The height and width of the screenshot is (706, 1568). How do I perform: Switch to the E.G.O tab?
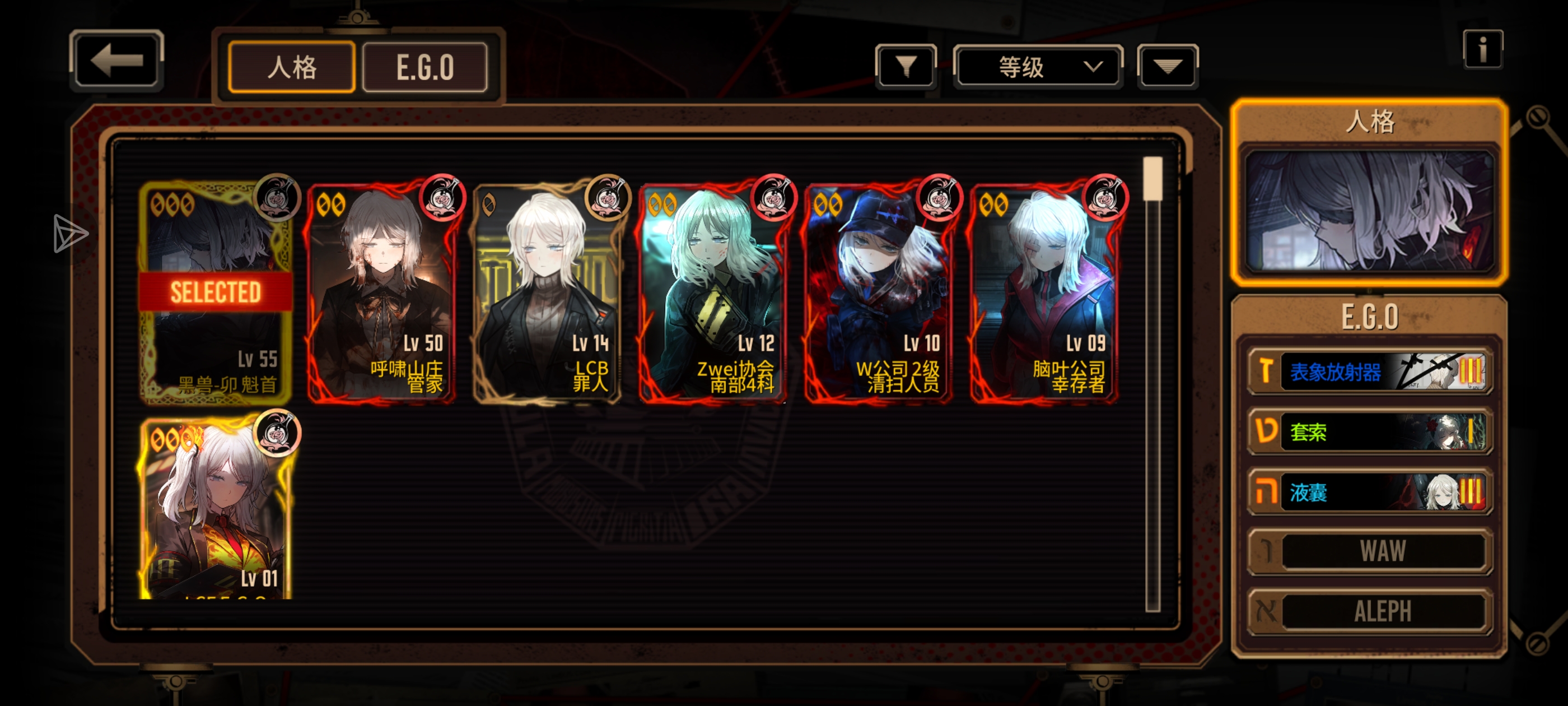coord(425,67)
